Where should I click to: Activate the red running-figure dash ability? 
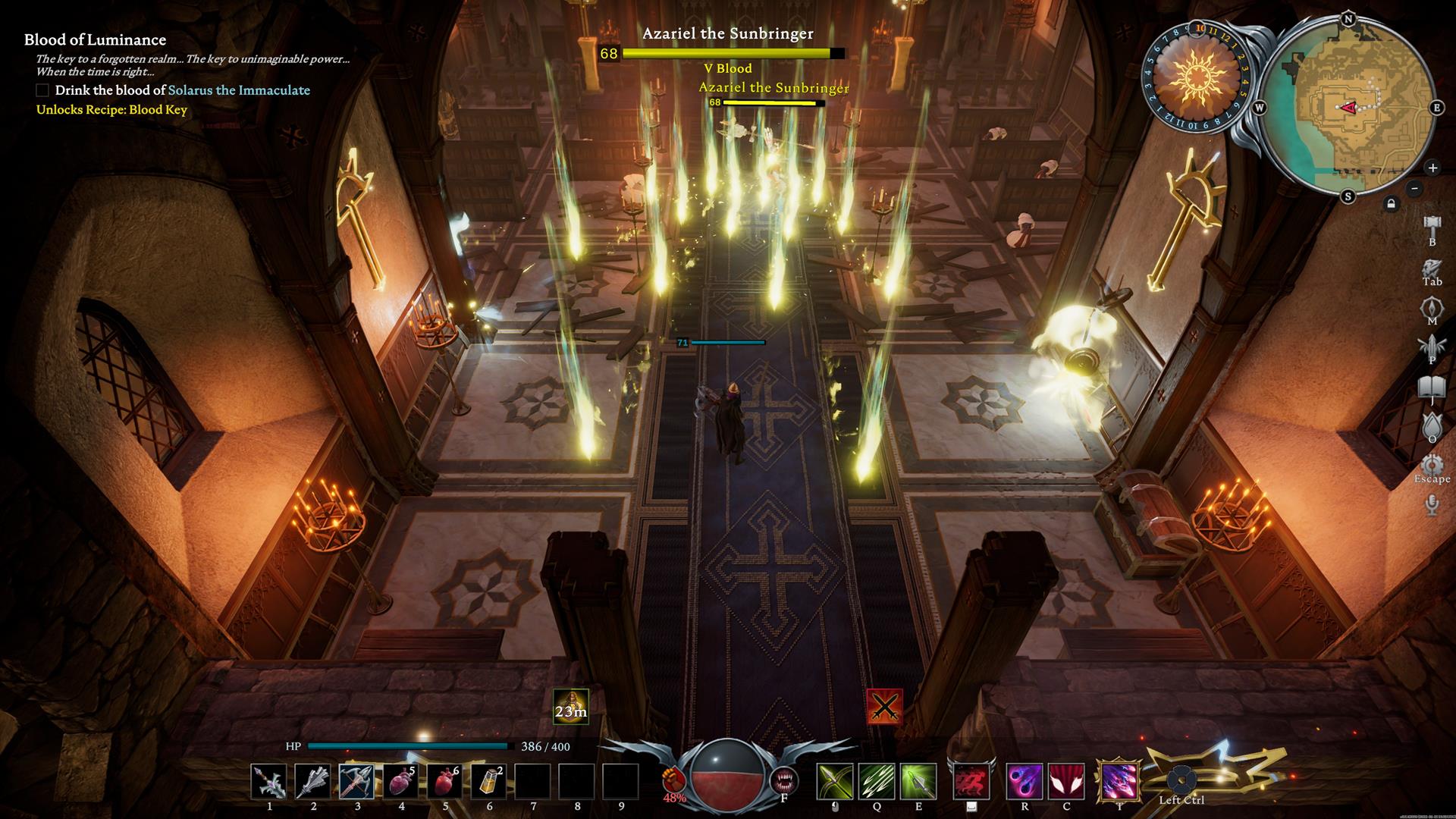[x=971, y=782]
